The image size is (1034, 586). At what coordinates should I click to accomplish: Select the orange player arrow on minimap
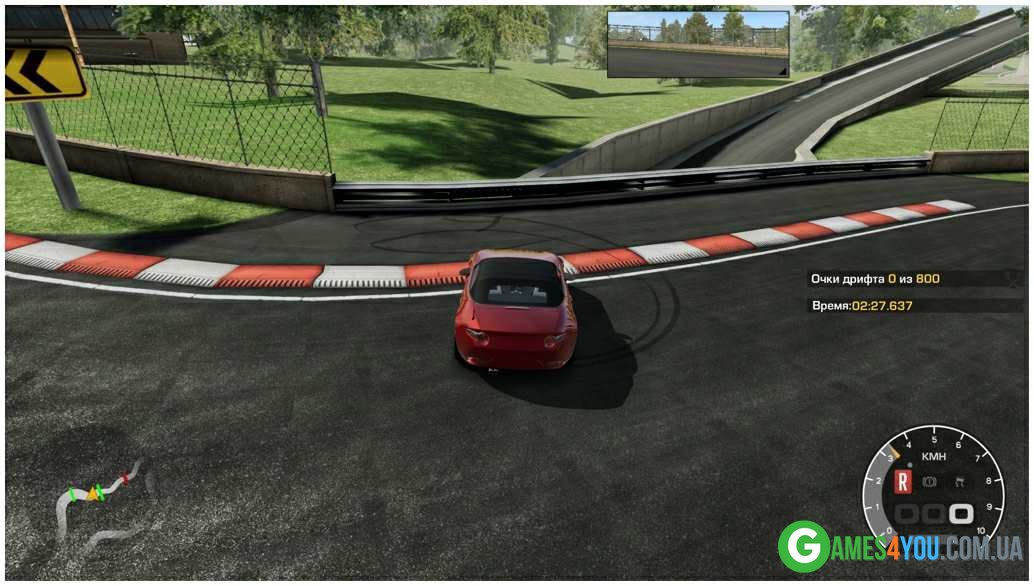pos(95,492)
